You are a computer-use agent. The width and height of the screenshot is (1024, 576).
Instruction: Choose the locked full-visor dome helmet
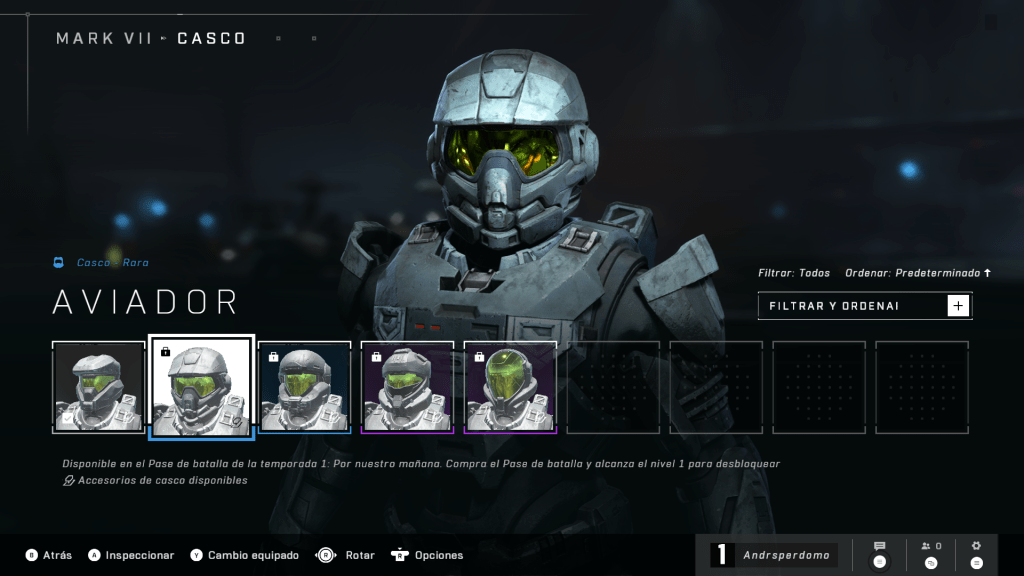click(x=510, y=387)
